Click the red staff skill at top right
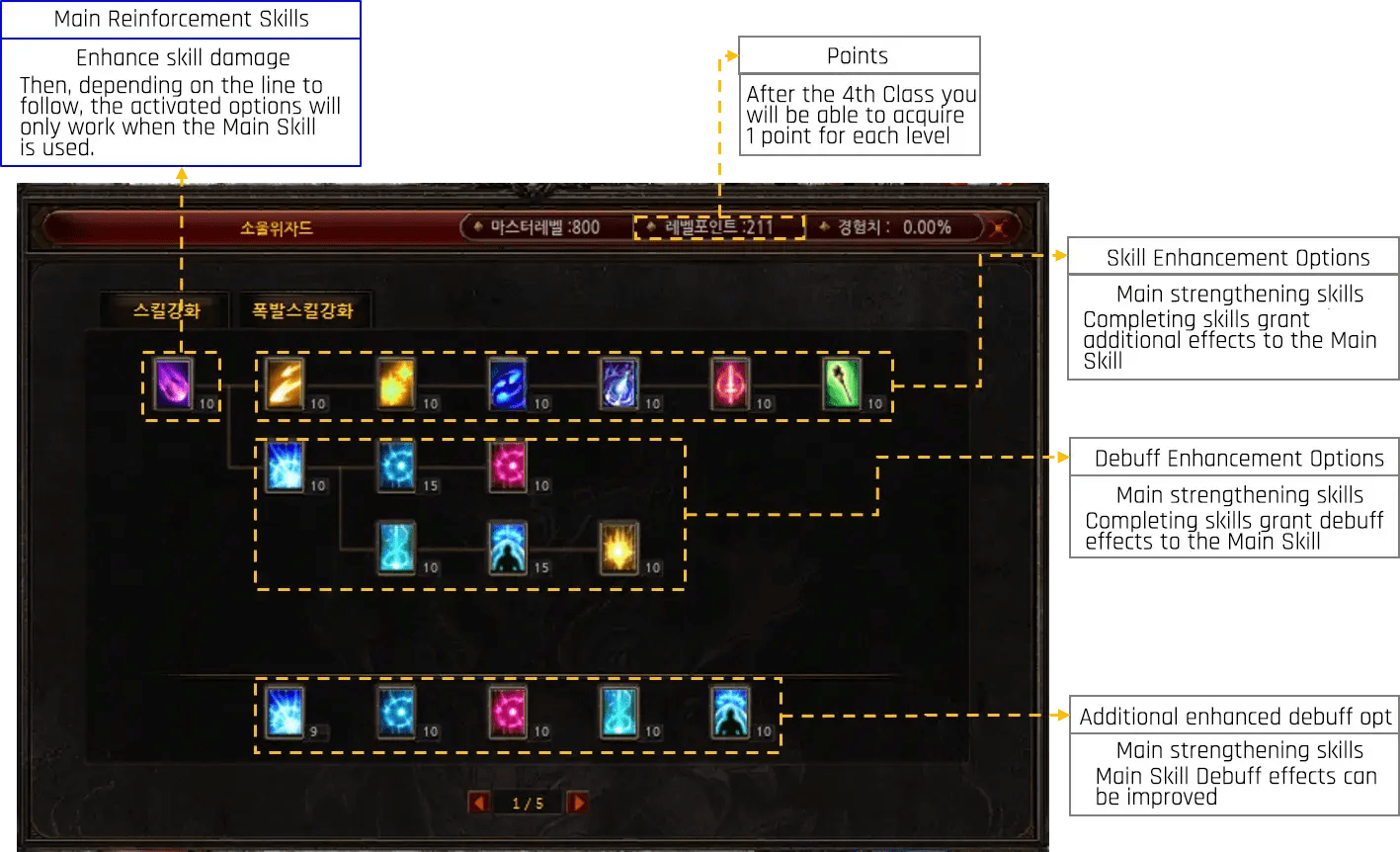Image resolution: width=1400 pixels, height=852 pixels. pyautogui.click(x=730, y=383)
